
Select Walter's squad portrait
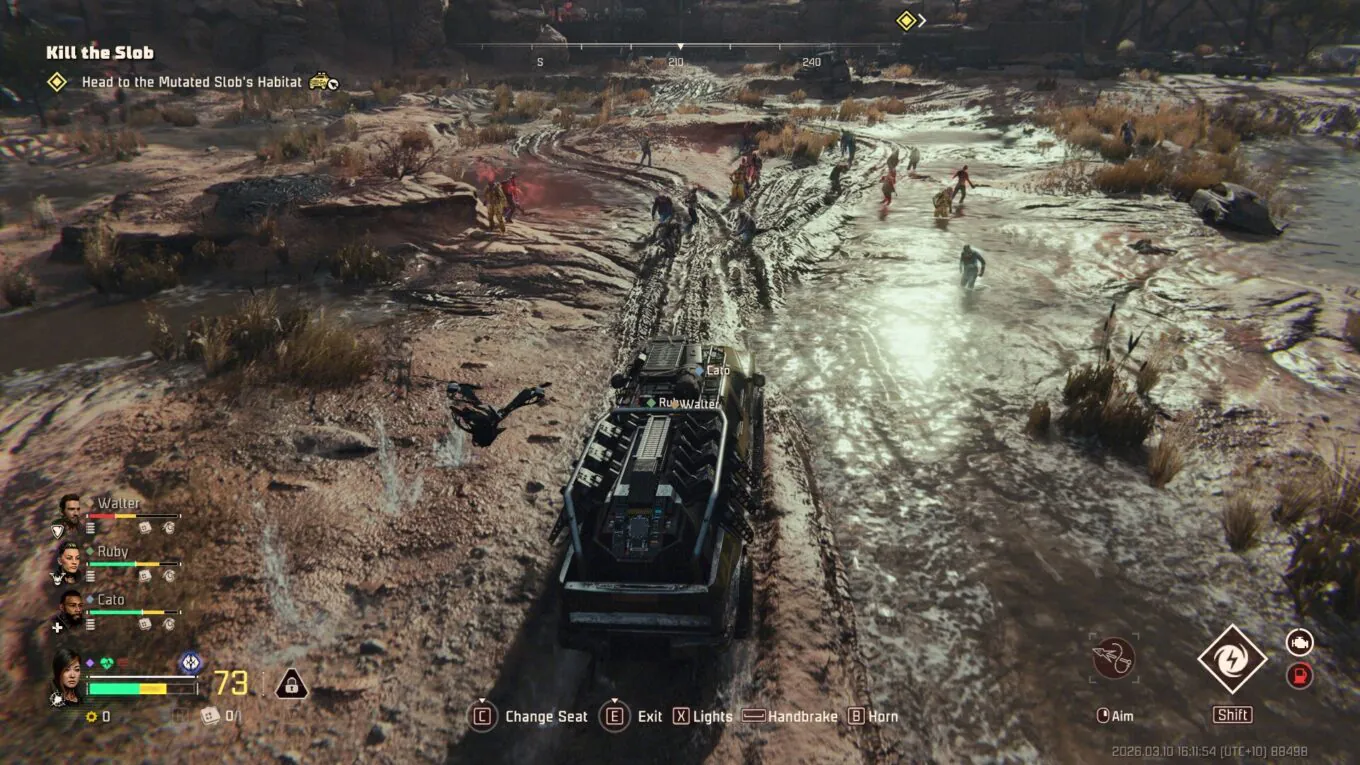[69, 510]
